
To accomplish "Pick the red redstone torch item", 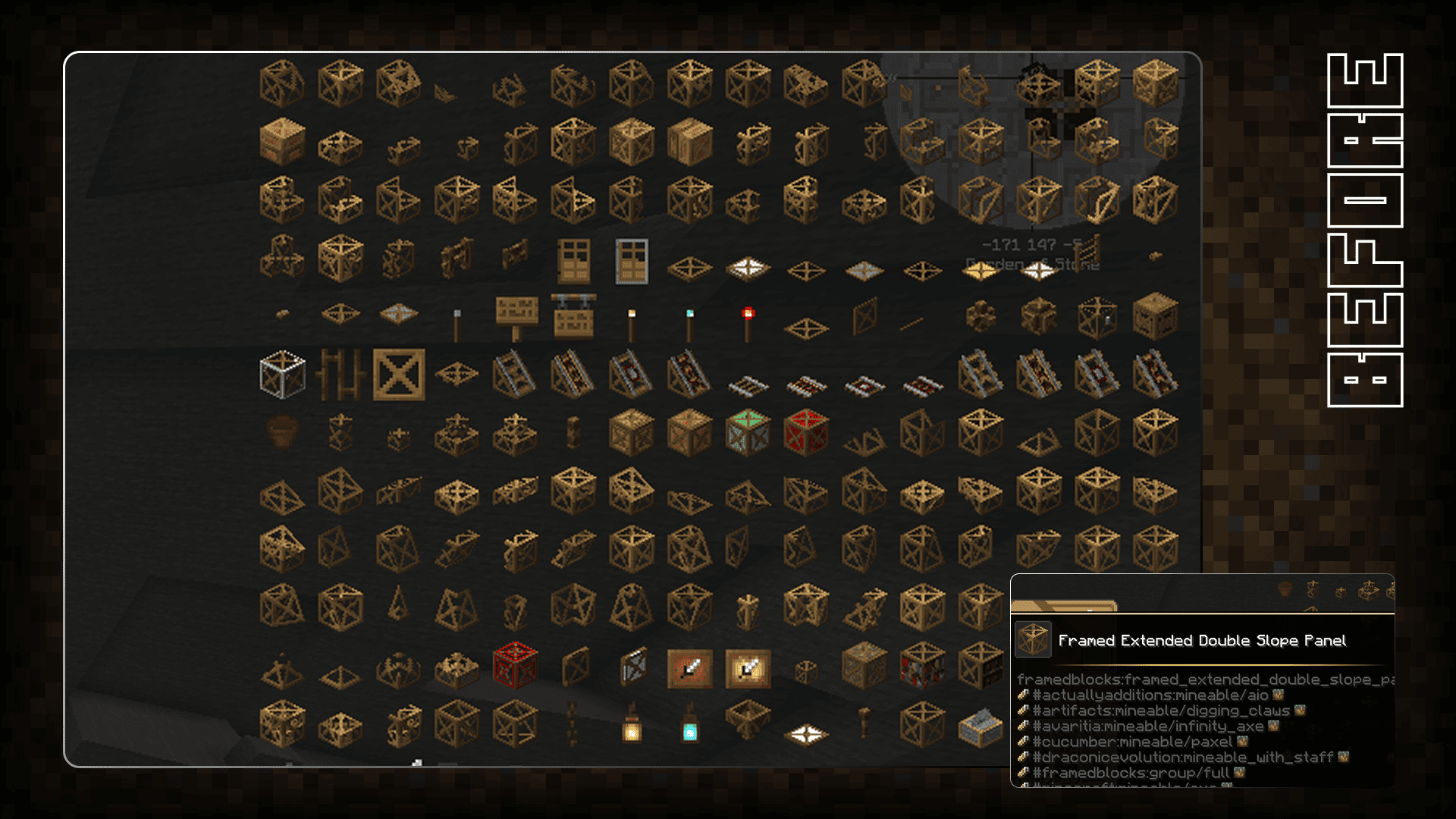I will (748, 323).
